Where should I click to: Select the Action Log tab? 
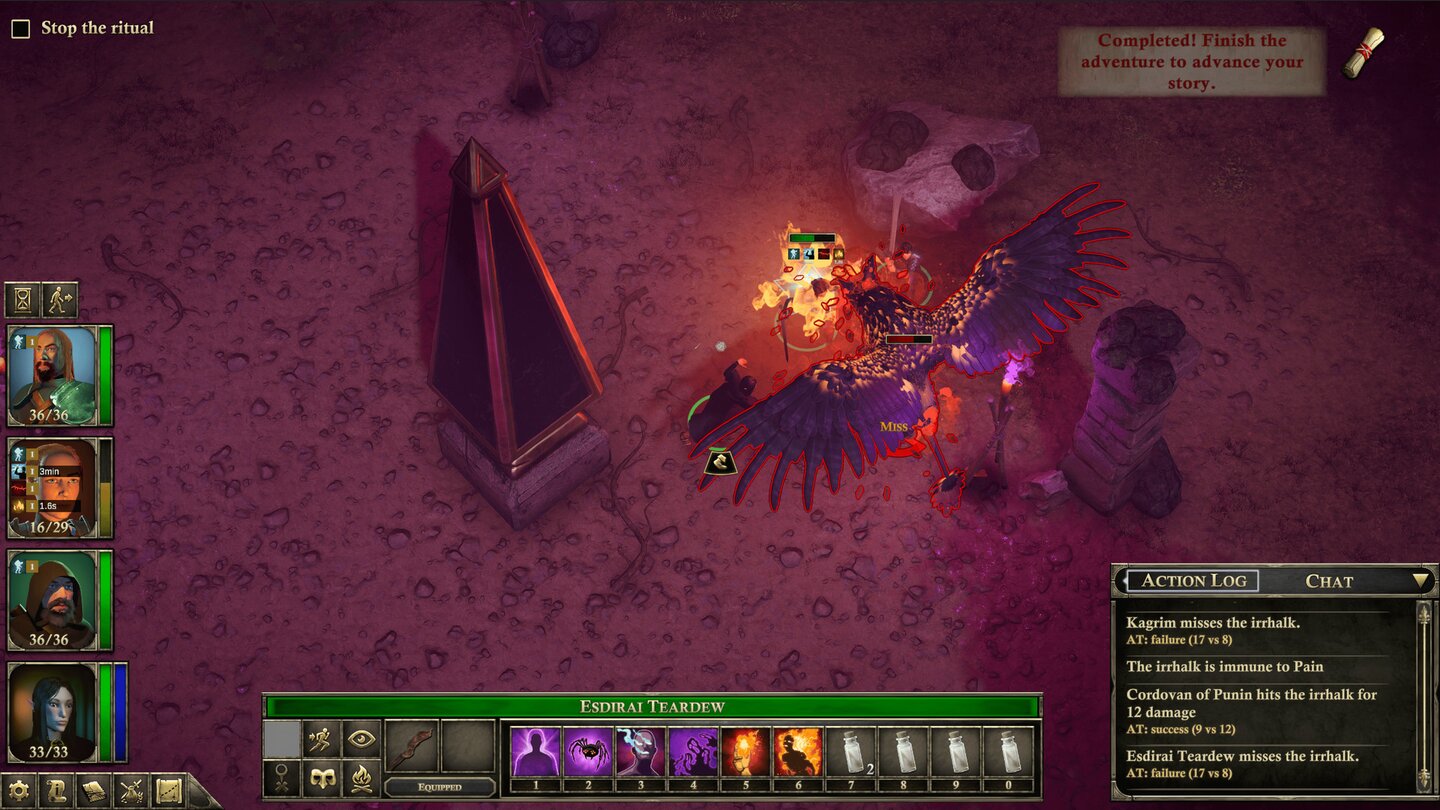[1196, 581]
